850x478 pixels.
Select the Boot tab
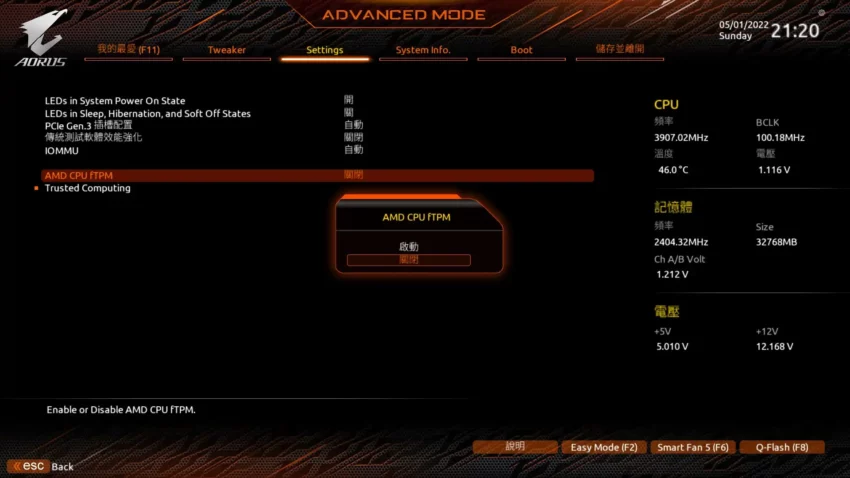[x=521, y=50]
